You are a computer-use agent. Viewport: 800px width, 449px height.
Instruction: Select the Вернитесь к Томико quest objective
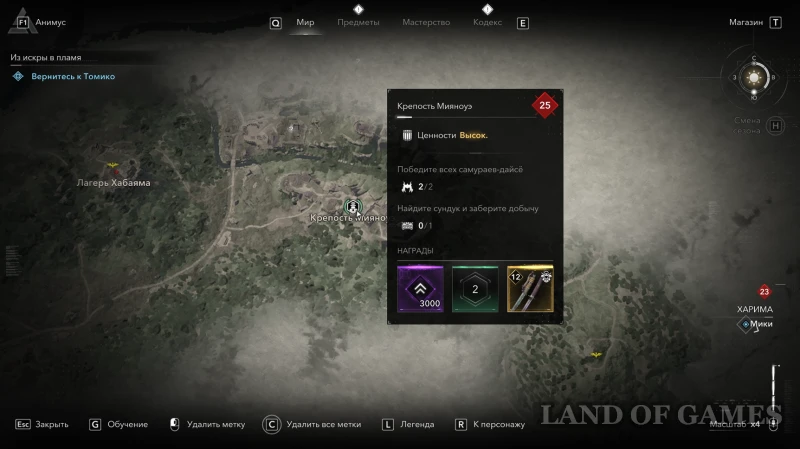coord(70,76)
